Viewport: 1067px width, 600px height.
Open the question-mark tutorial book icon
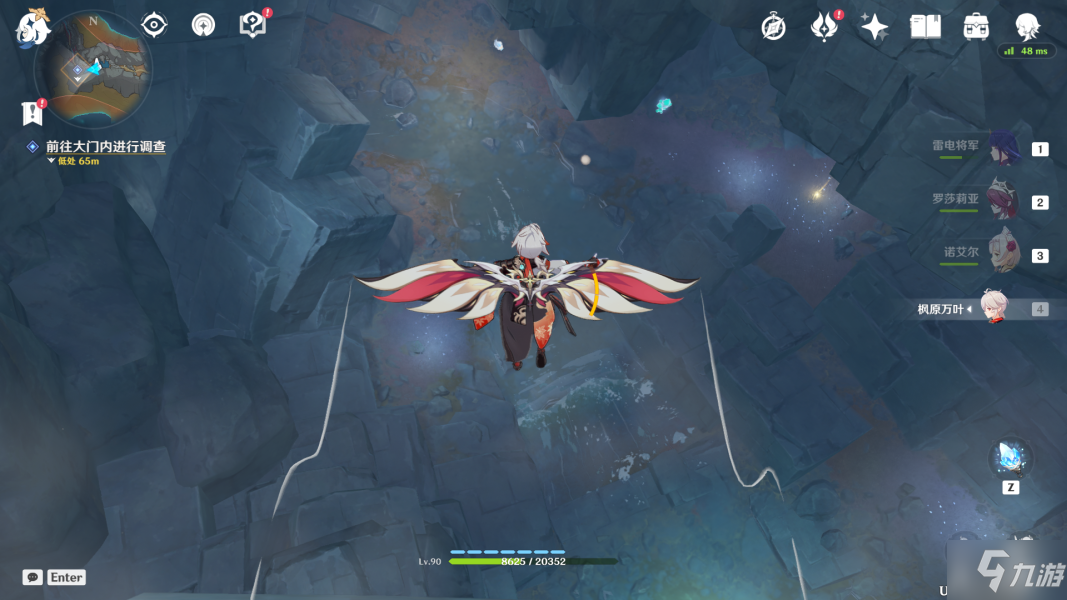tap(253, 25)
